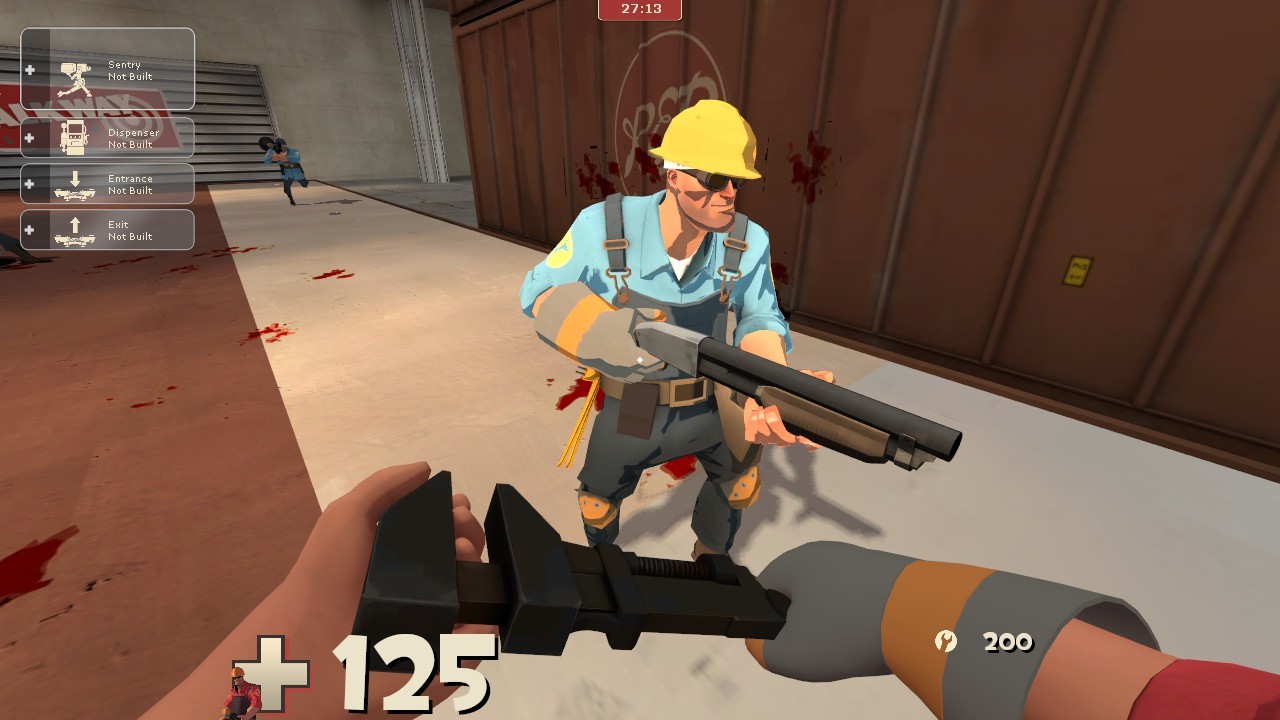Select the Exit Not Built entry
The height and width of the screenshot is (720, 1280).
pos(130,229)
